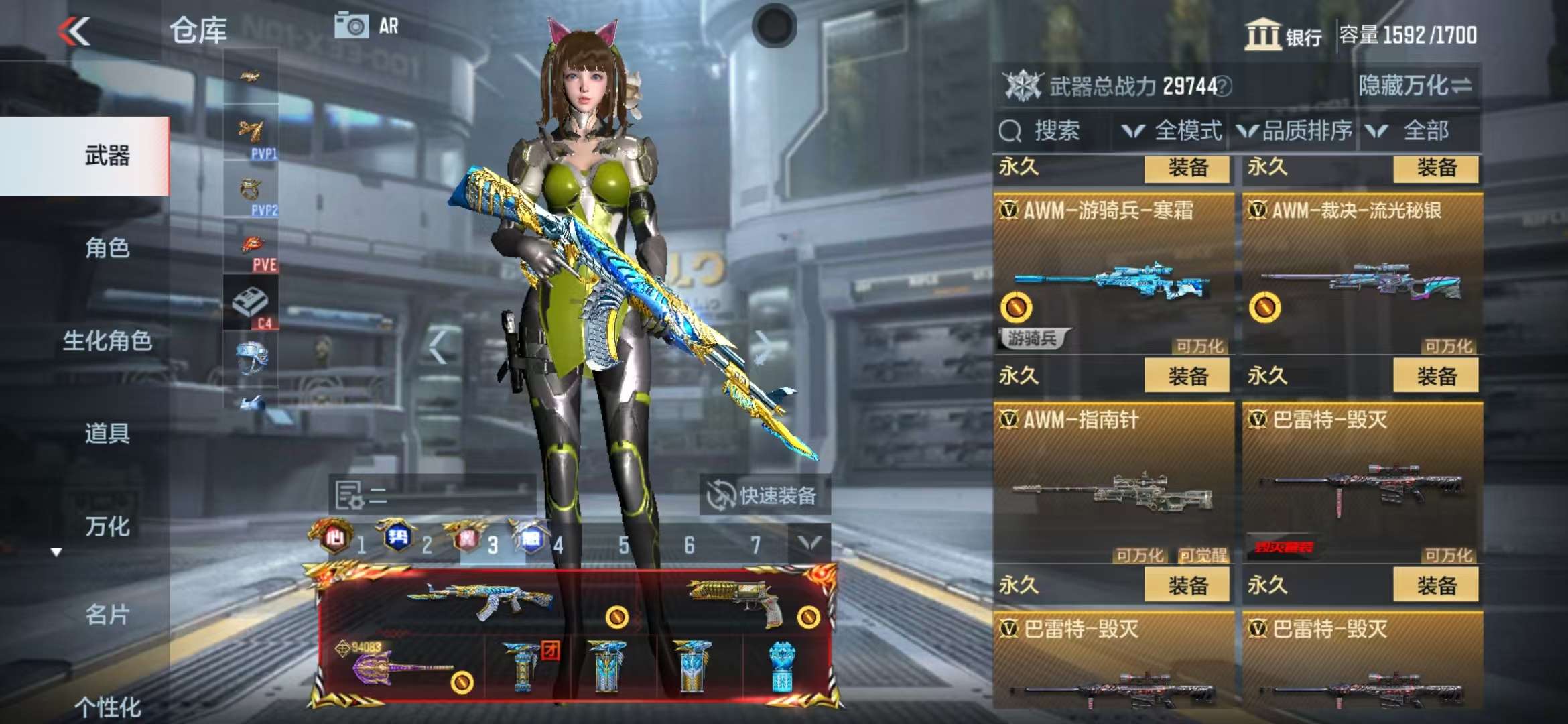Screen dimensions: 1568x724
Task: Open the 名片 name card tab
Action: (x=107, y=614)
